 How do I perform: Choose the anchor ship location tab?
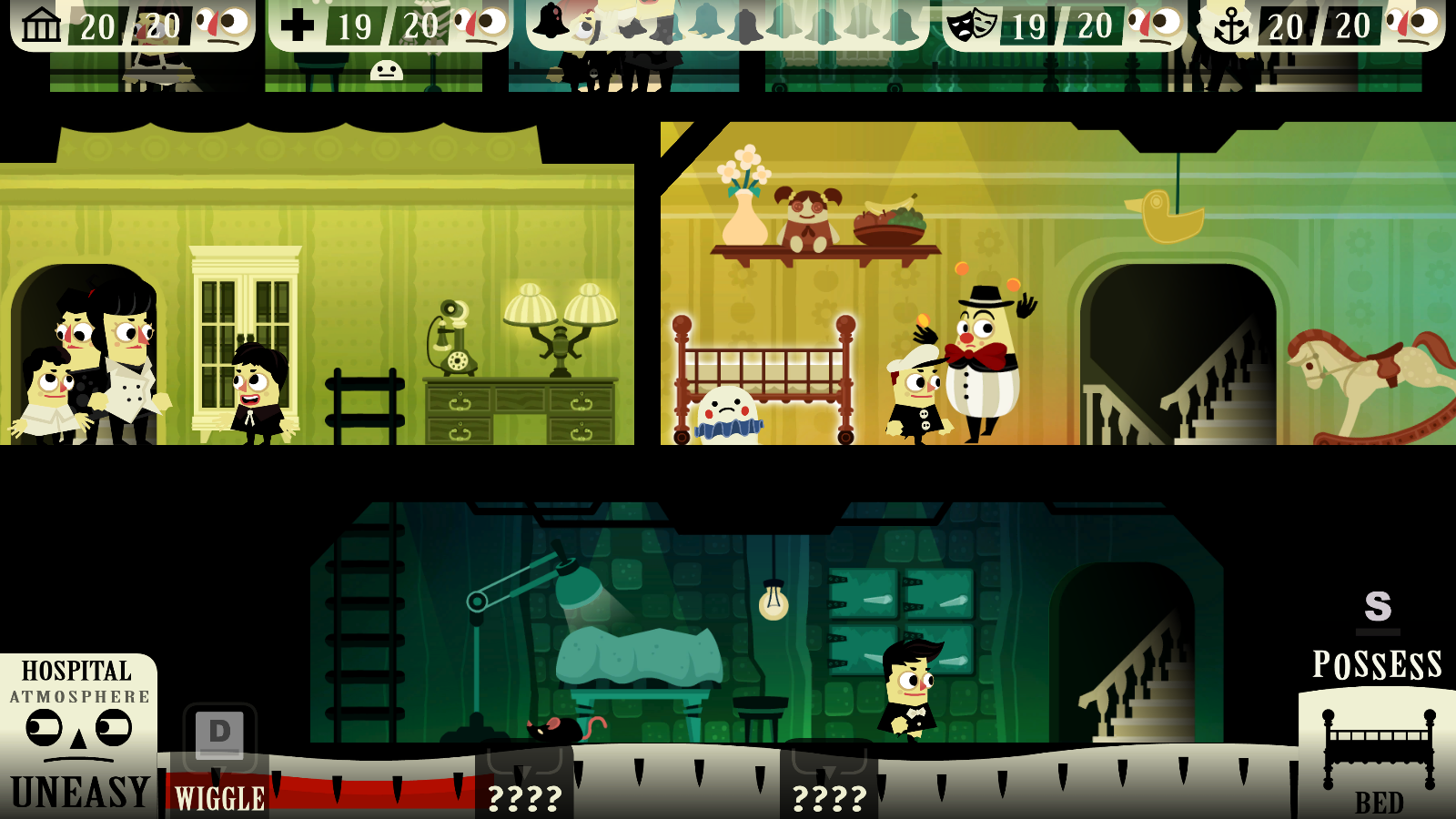point(1321,25)
